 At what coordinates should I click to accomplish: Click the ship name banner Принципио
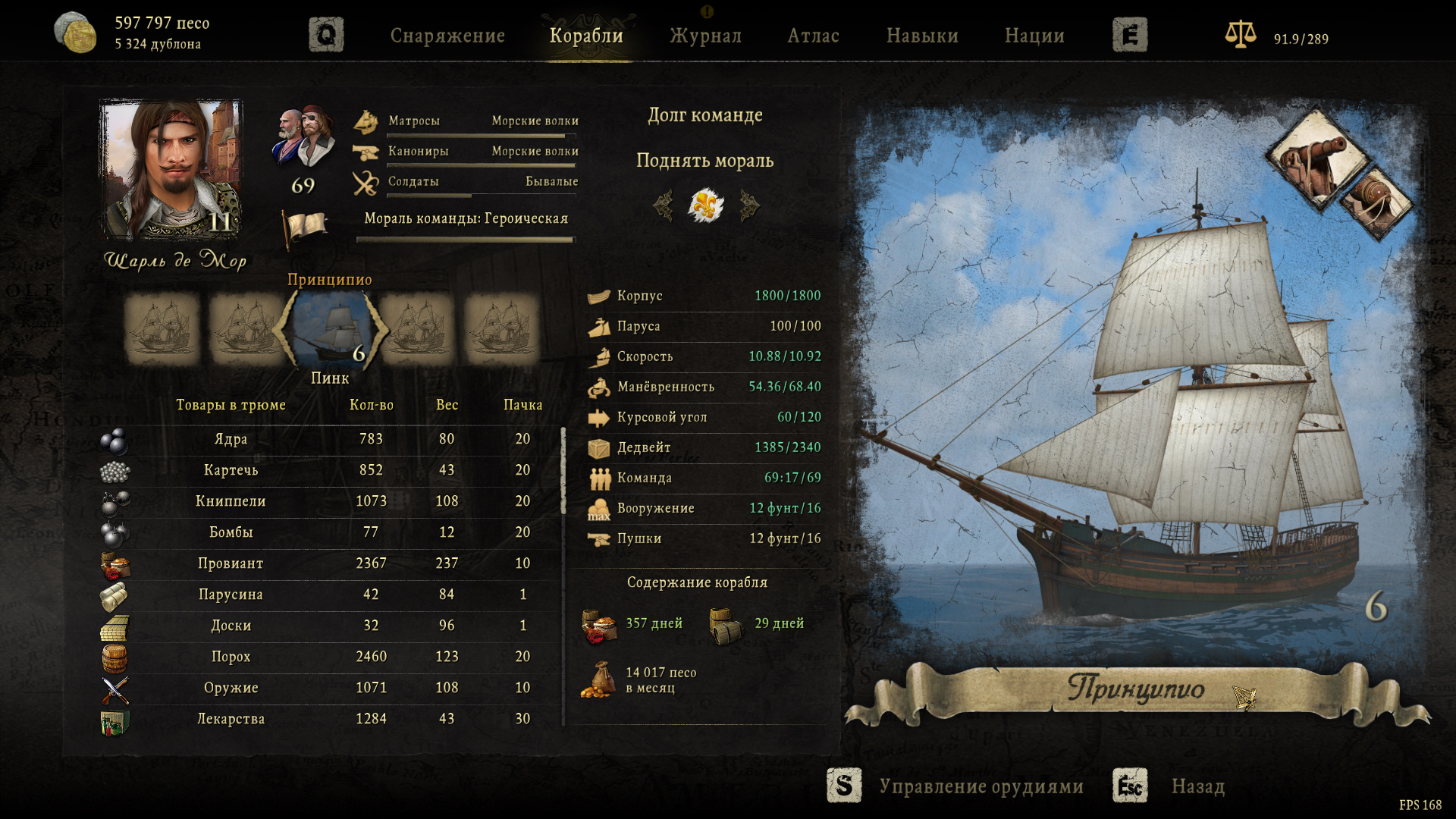(1135, 689)
